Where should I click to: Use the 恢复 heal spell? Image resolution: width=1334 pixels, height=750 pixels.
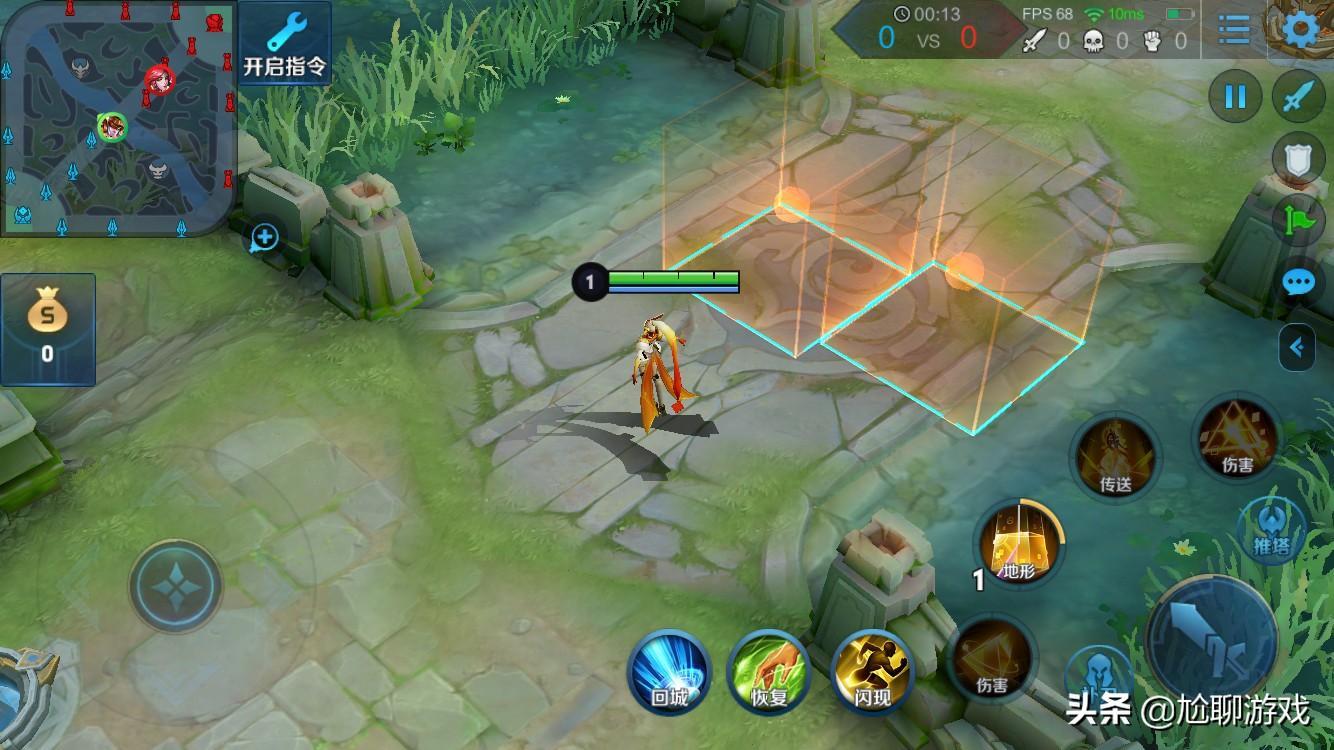click(x=769, y=672)
